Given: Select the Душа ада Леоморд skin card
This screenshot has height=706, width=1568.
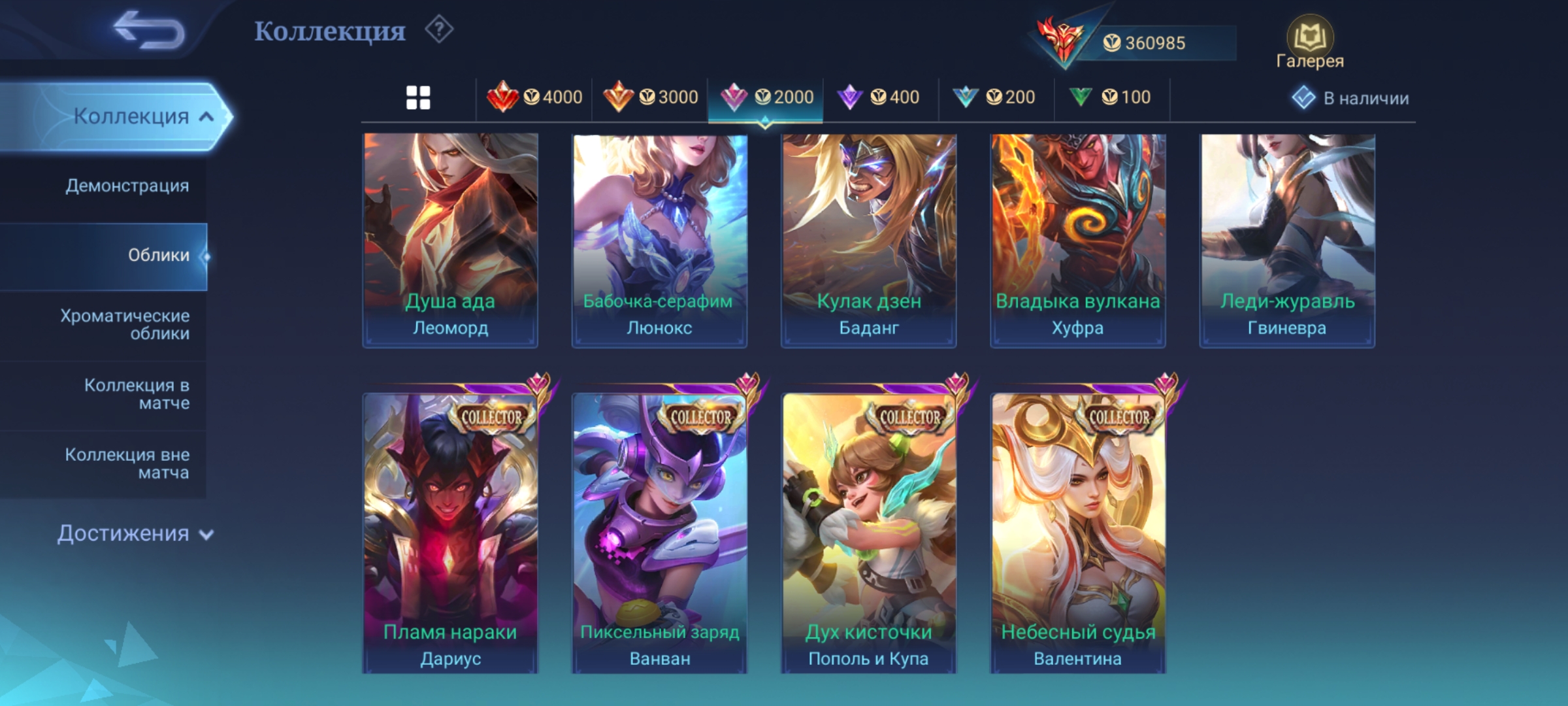Looking at the screenshot, I should coord(450,240).
